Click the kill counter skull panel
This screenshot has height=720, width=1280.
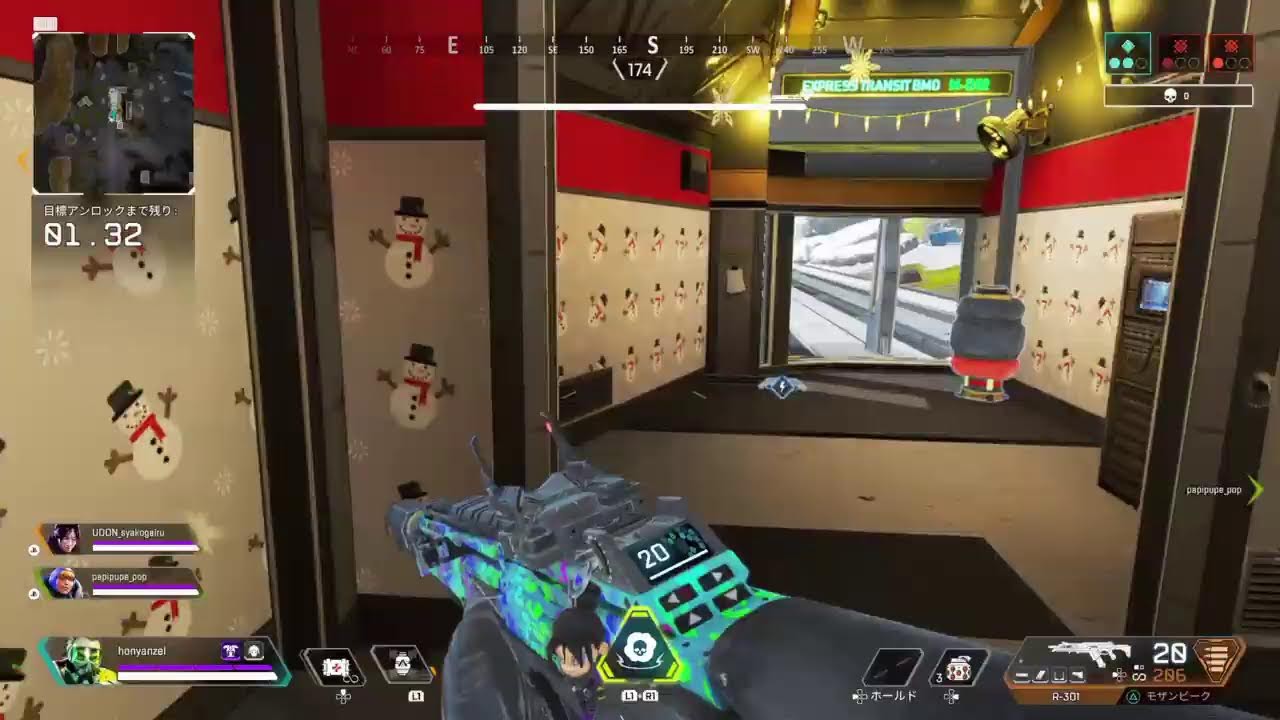(1178, 96)
